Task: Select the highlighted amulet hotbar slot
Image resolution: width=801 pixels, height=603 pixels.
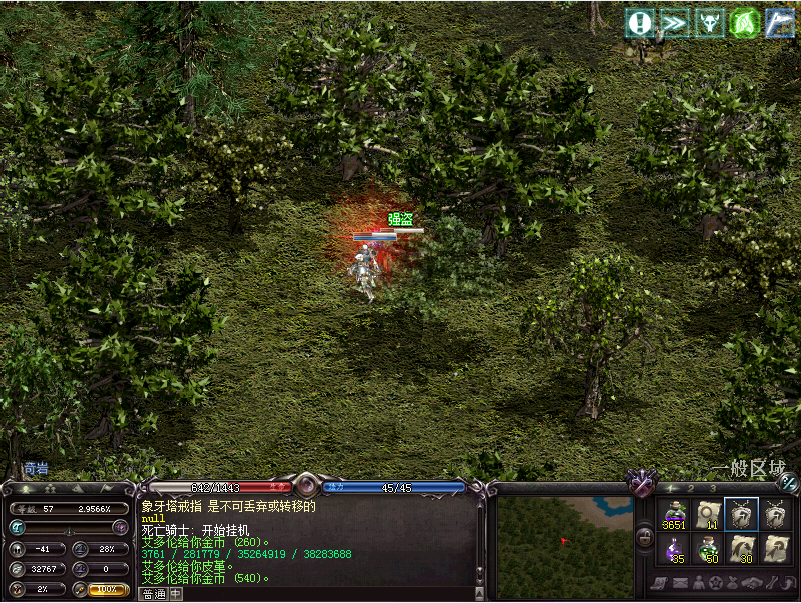Action: pyautogui.click(x=742, y=514)
